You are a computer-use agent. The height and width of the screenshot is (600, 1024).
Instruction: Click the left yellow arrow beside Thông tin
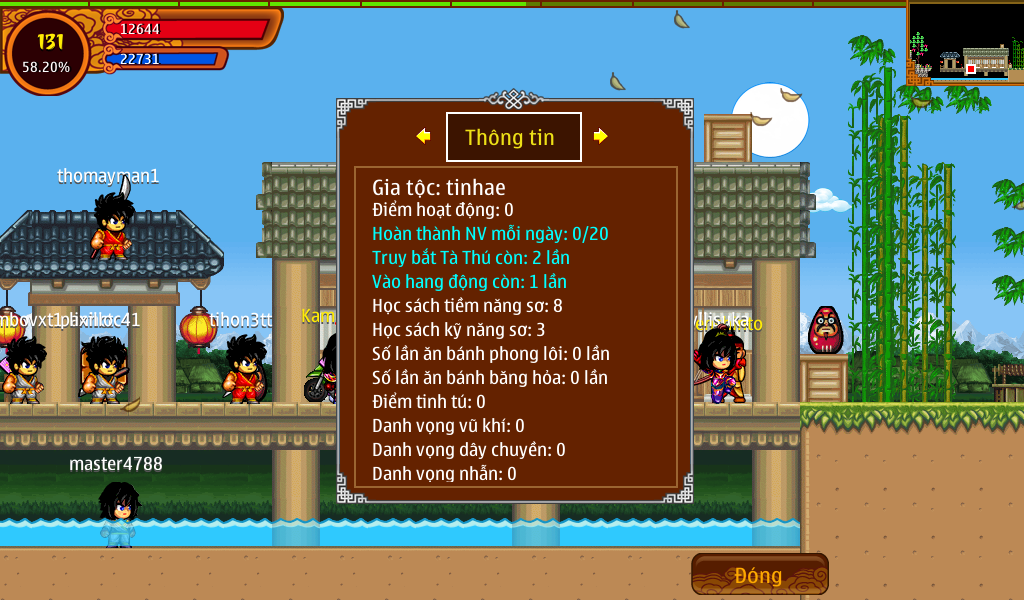point(424,136)
